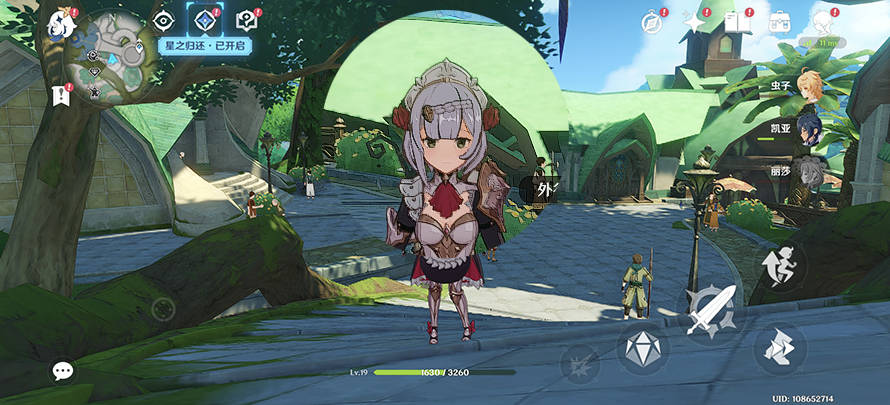Image resolution: width=890 pixels, height=405 pixels.
Task: Open the open-book Events icon
Action: click(736, 22)
